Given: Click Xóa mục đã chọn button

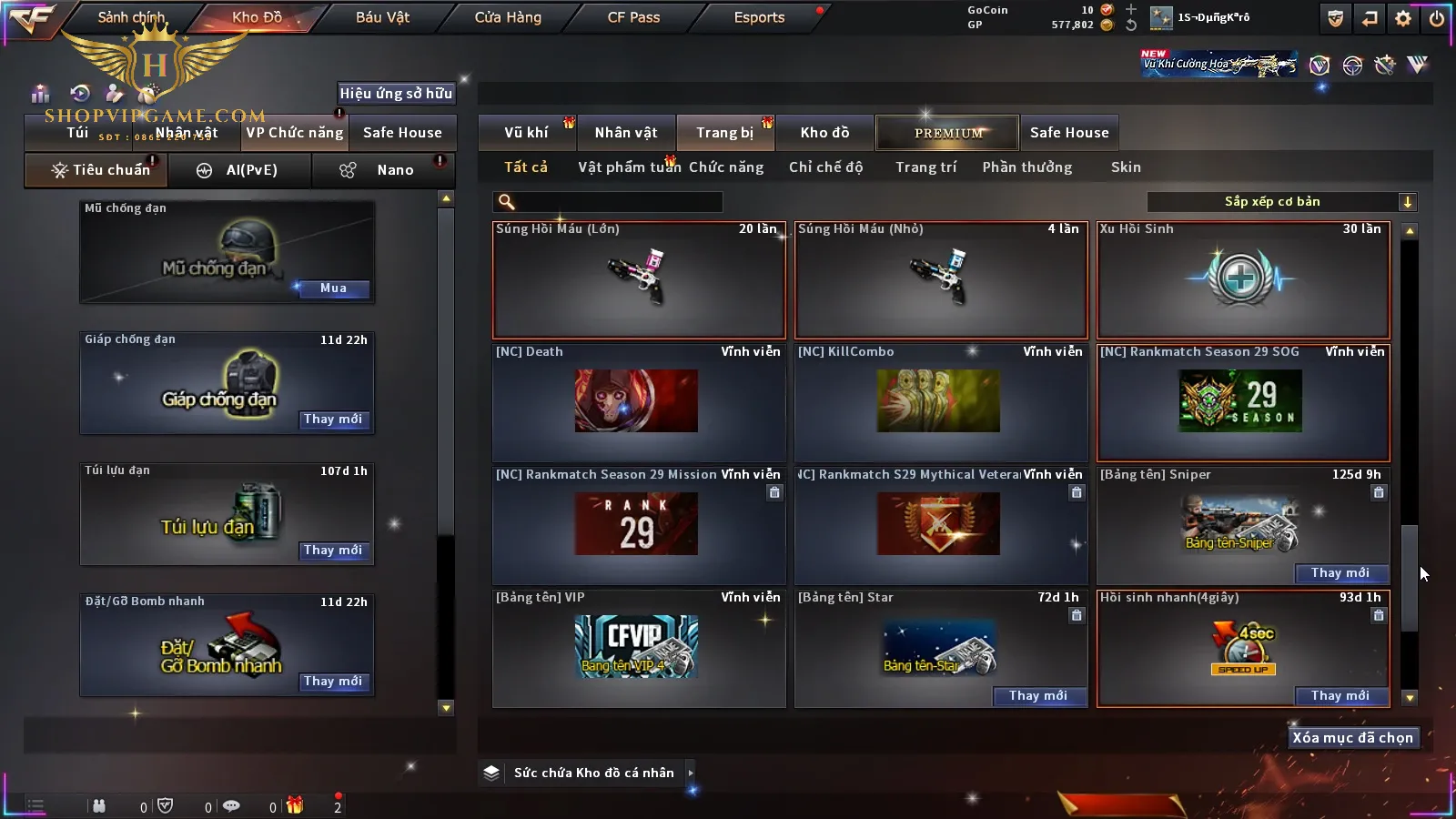Looking at the screenshot, I should pos(1352,738).
